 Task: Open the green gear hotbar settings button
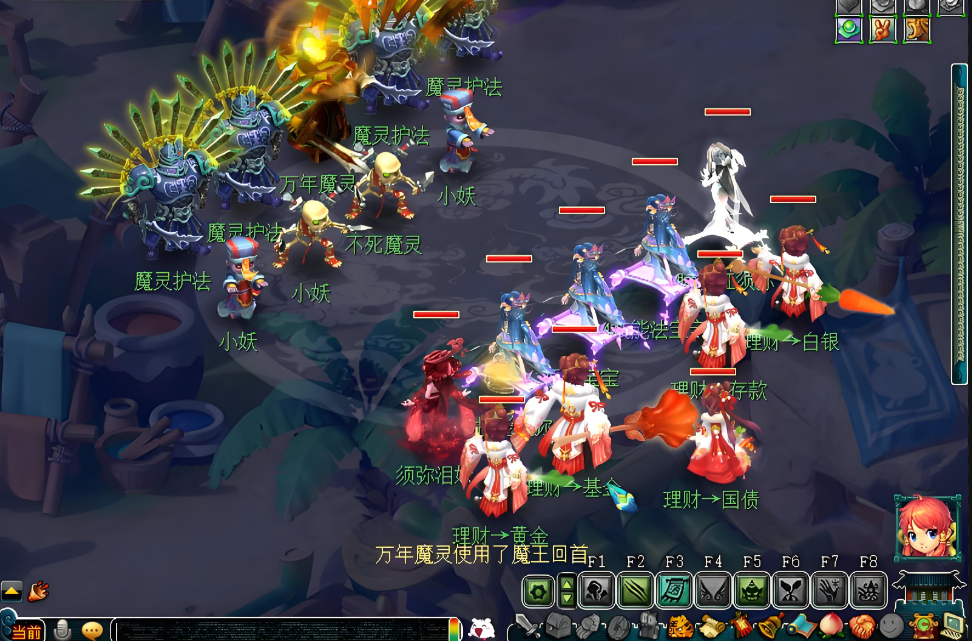click(538, 591)
